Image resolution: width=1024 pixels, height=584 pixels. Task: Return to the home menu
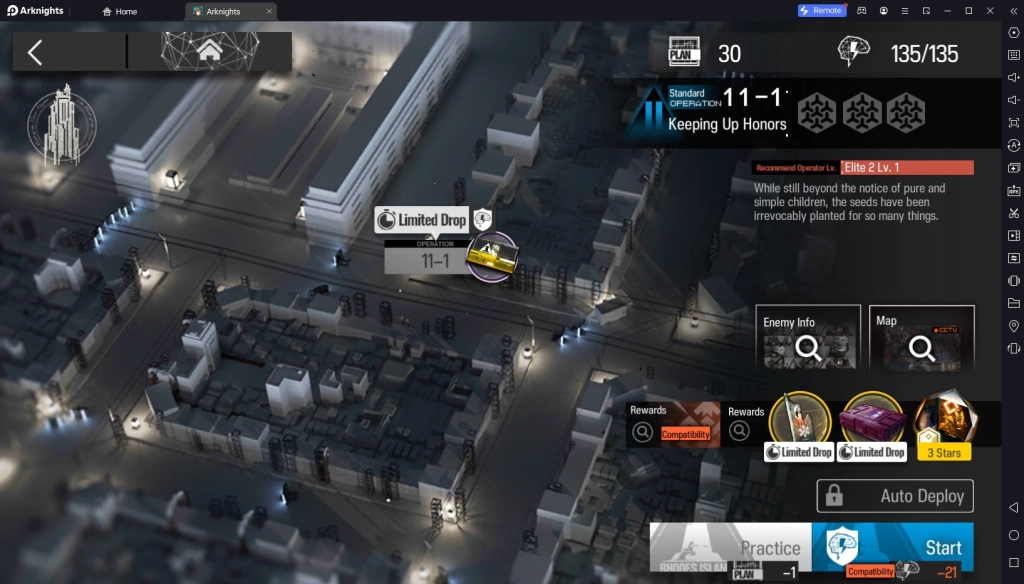[210, 51]
